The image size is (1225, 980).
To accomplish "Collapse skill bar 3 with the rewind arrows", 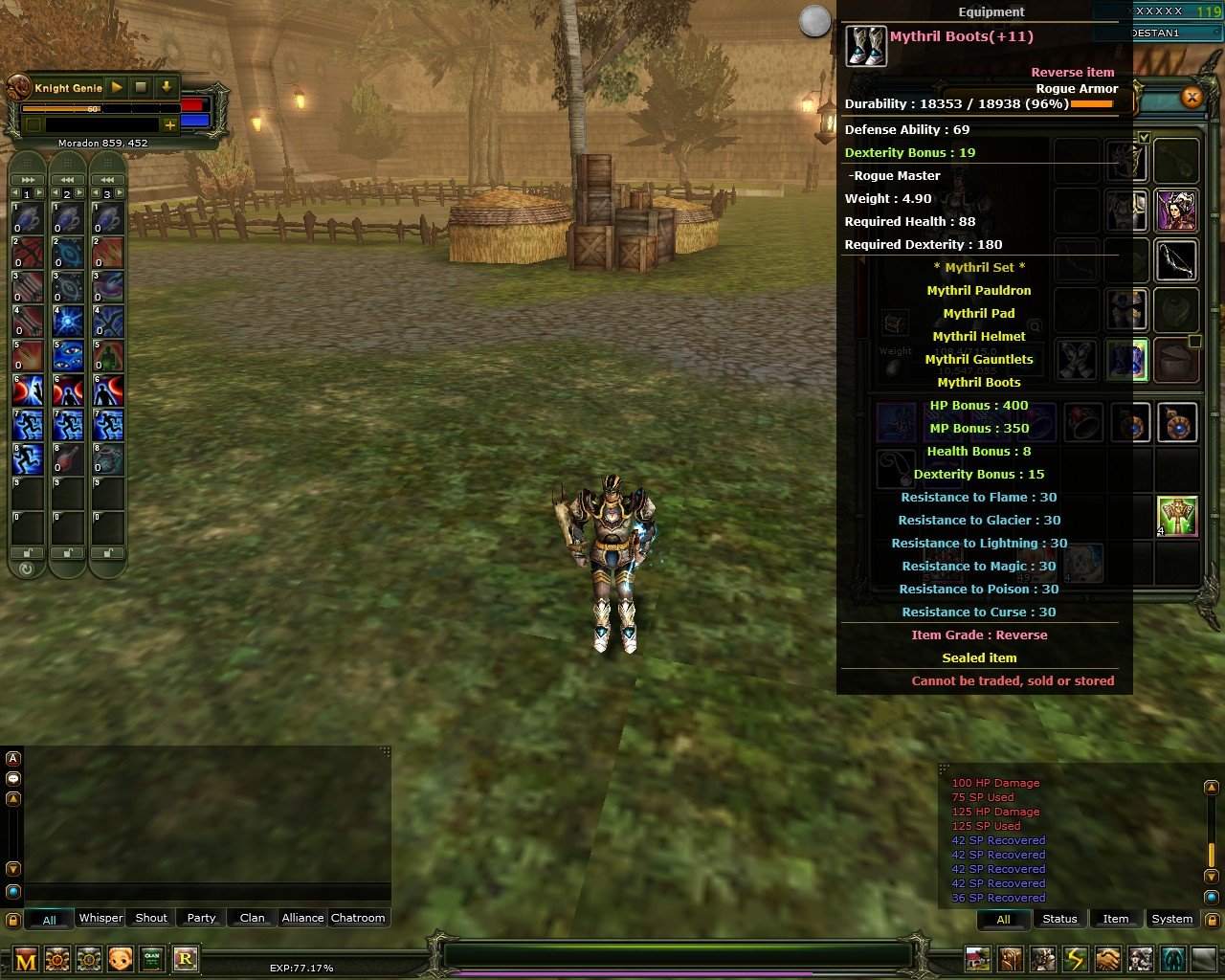I will tap(106, 180).
